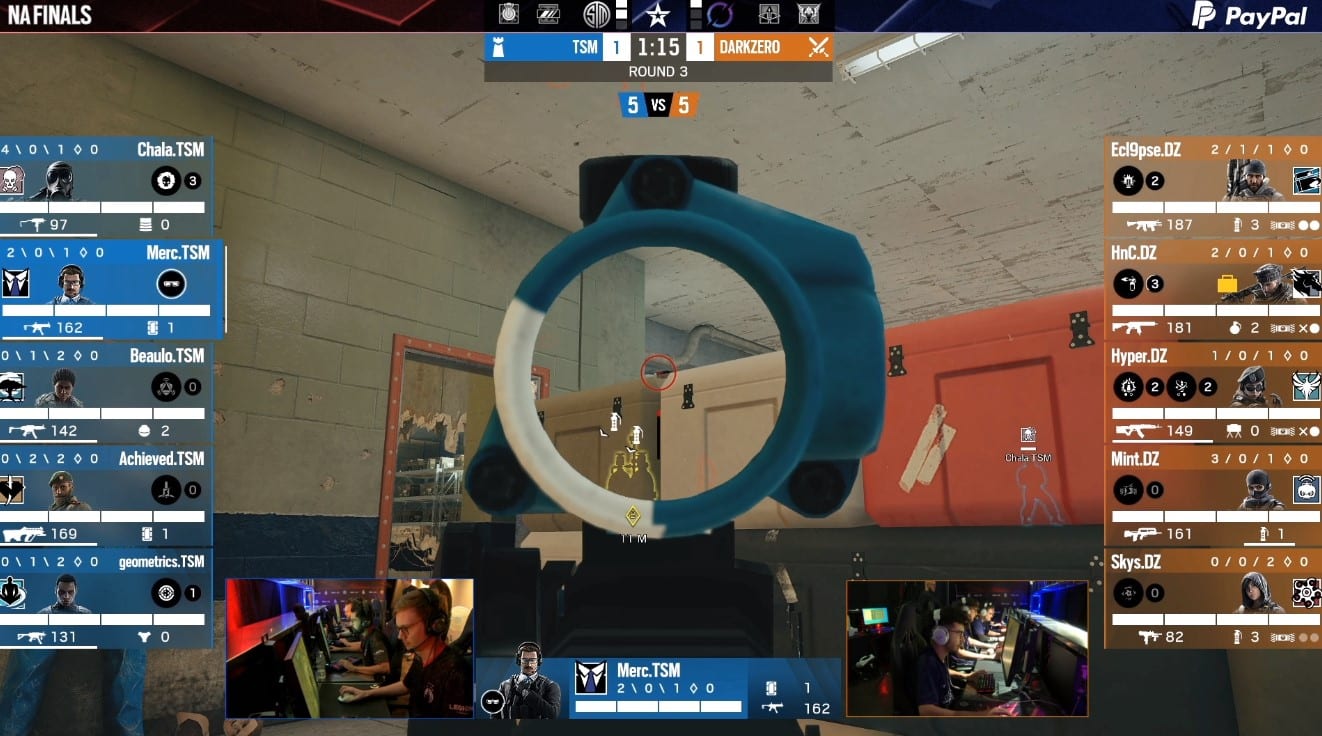Select HnC.DZ player card

coord(1213,289)
